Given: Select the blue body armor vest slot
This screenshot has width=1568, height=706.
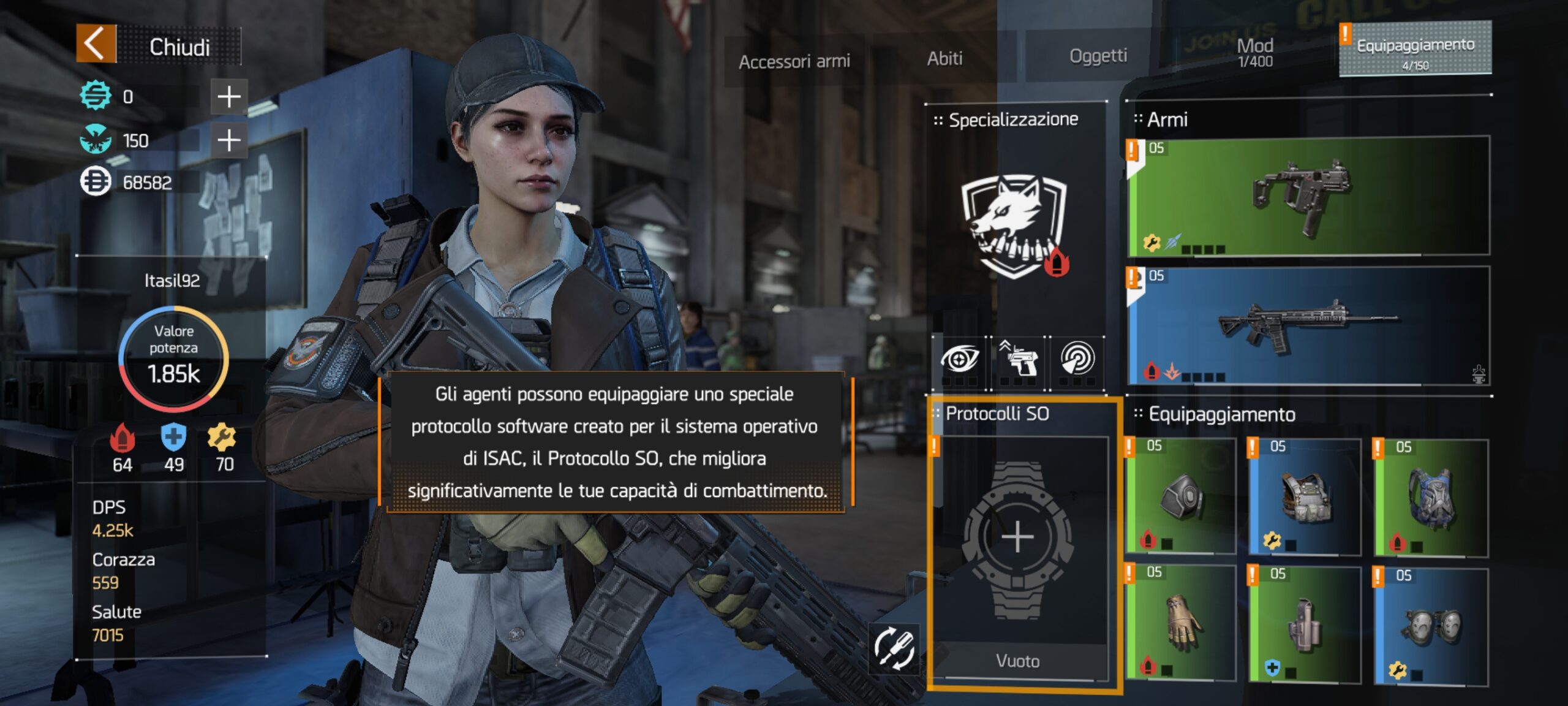Looking at the screenshot, I should click(x=1305, y=496).
